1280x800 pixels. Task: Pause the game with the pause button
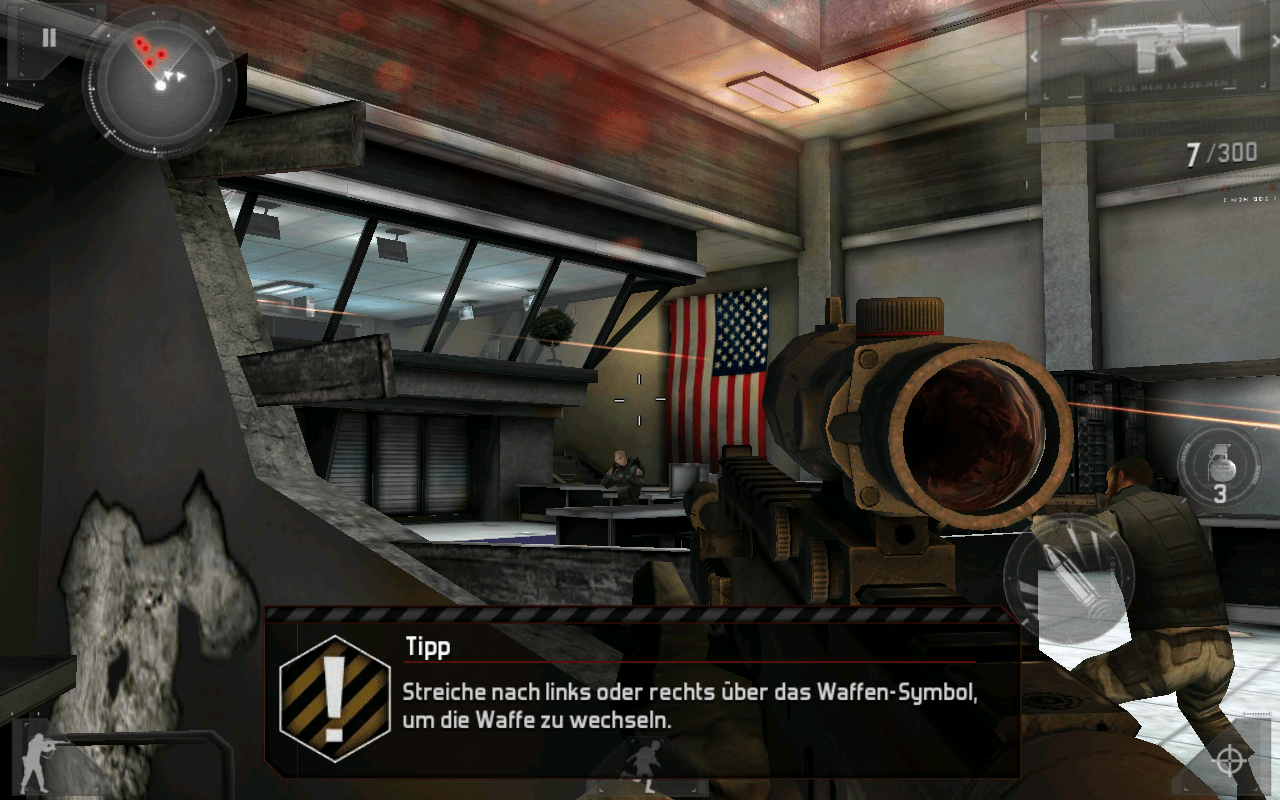click(48, 39)
